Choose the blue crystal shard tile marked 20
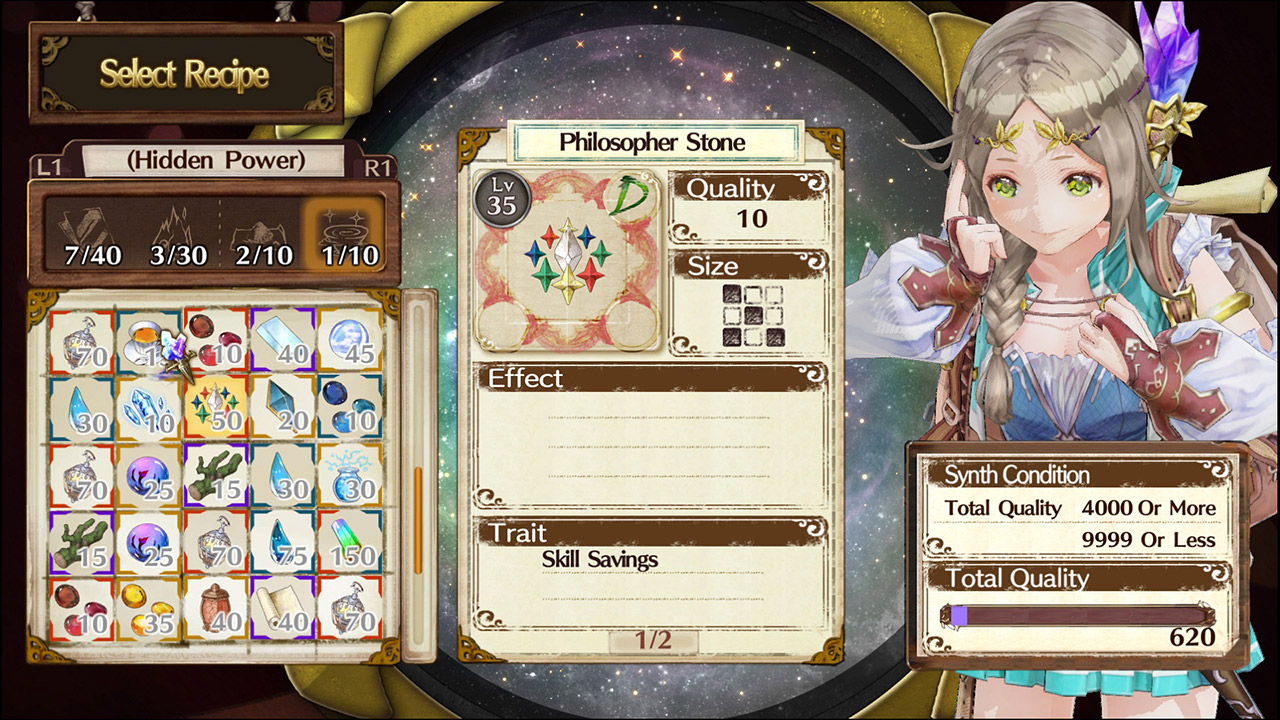The image size is (1280, 720). click(283, 408)
